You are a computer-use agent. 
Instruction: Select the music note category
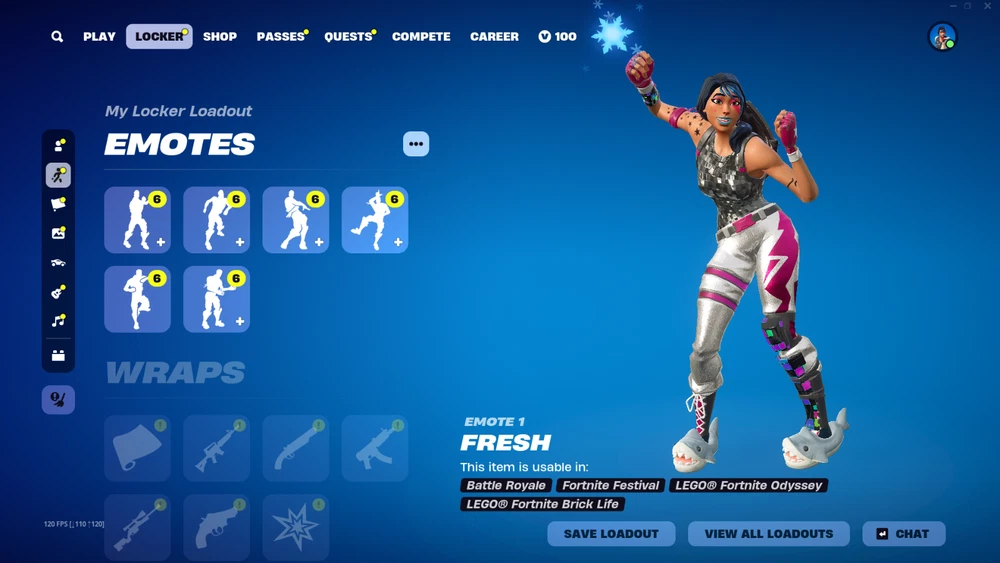point(58,321)
